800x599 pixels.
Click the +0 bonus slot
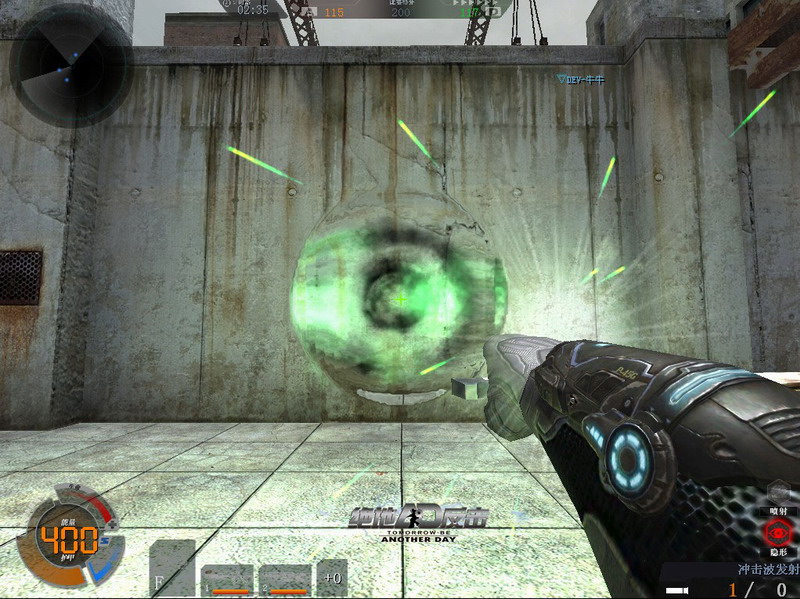point(332,577)
